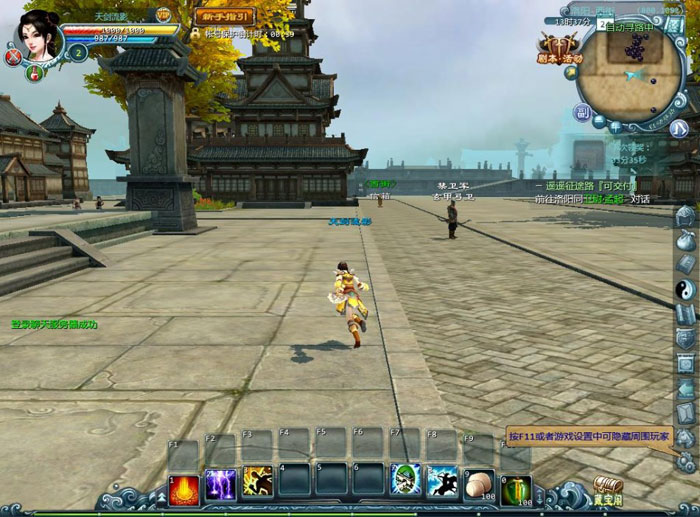Activate the purple lightning skill

pyautogui.click(x=220, y=485)
